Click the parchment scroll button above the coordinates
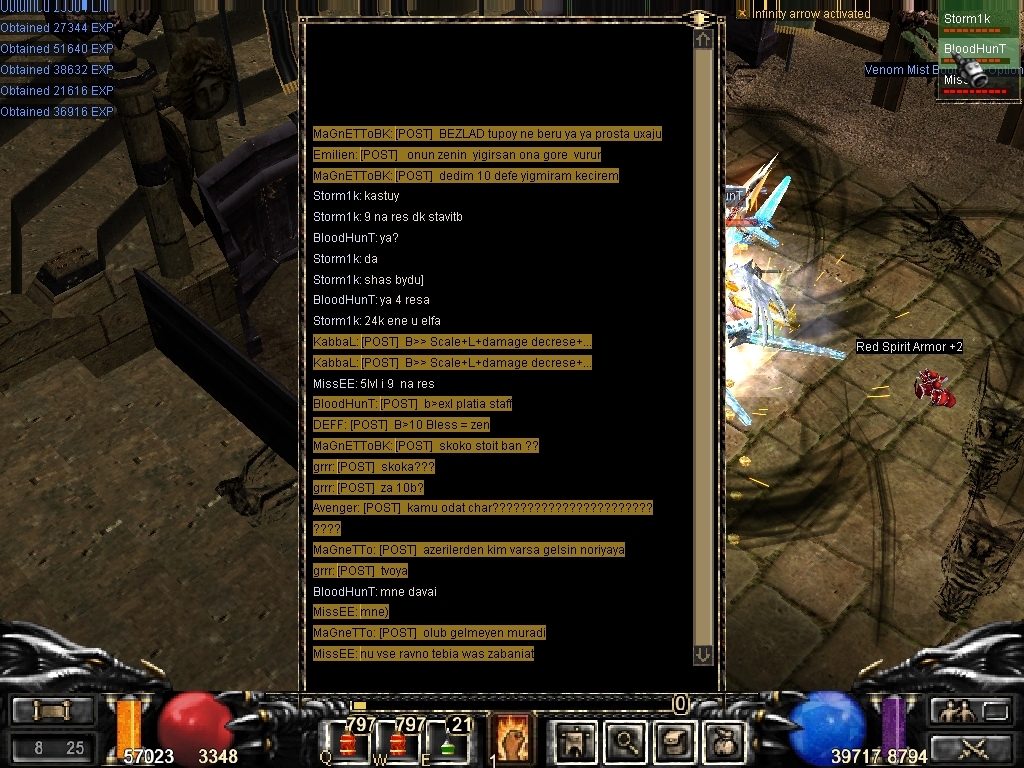The width and height of the screenshot is (1024, 768). [x=52, y=711]
